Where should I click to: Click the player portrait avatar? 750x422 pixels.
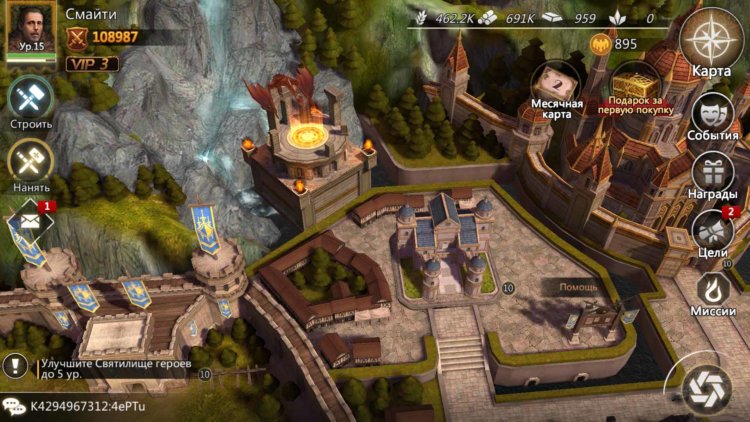(x=32, y=30)
